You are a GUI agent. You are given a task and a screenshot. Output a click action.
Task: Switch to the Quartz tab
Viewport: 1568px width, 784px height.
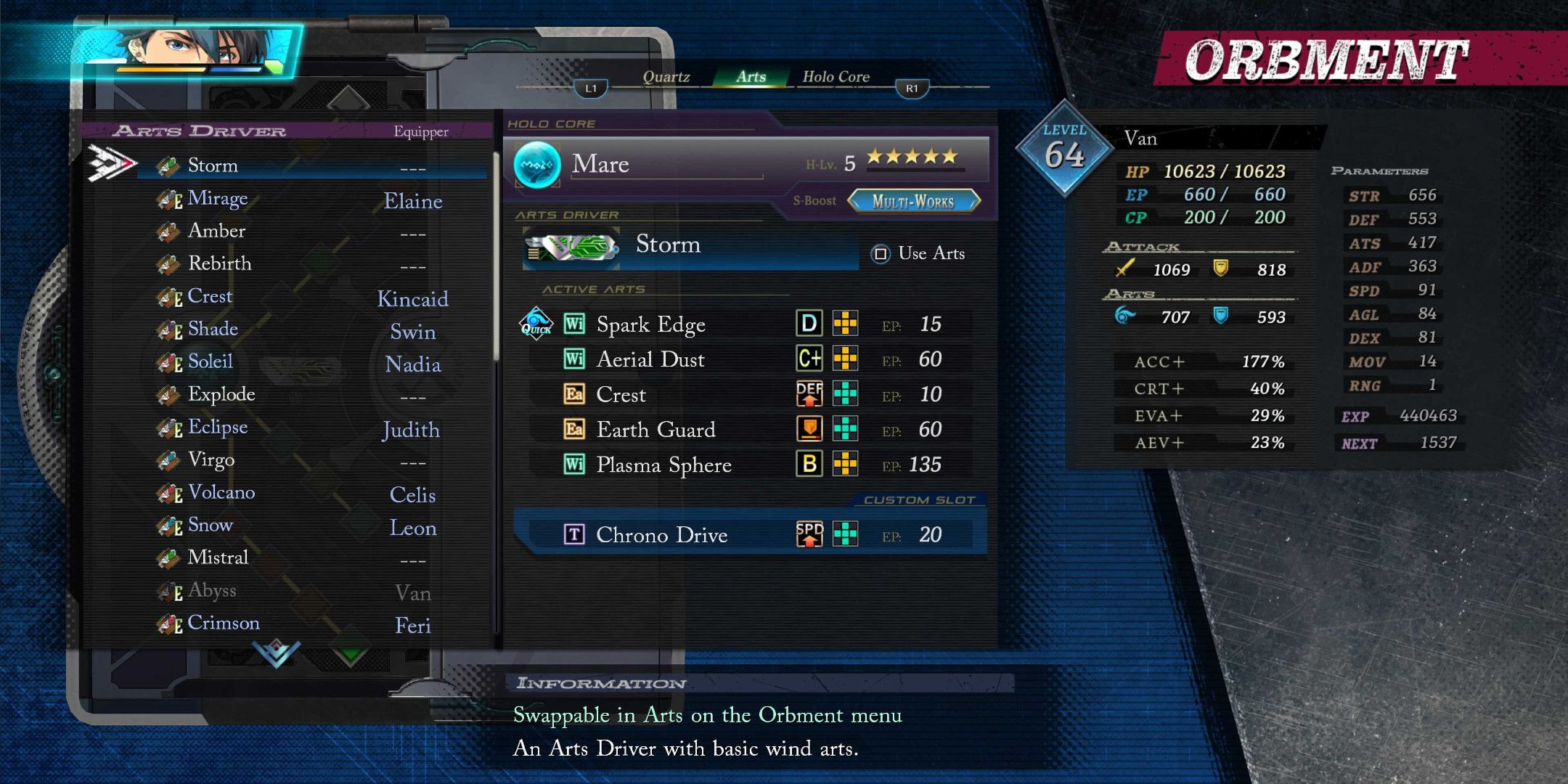coord(666,75)
